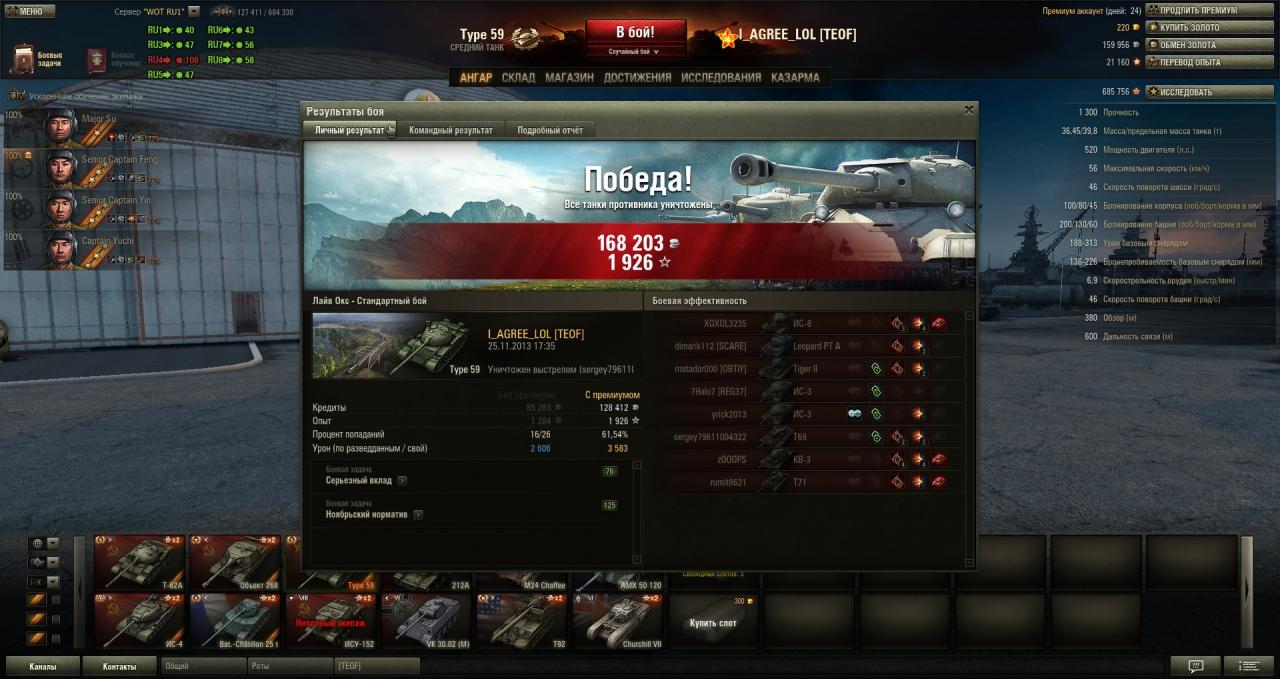
Task: Click Продлить премиум button
Action: [x=1196, y=10]
